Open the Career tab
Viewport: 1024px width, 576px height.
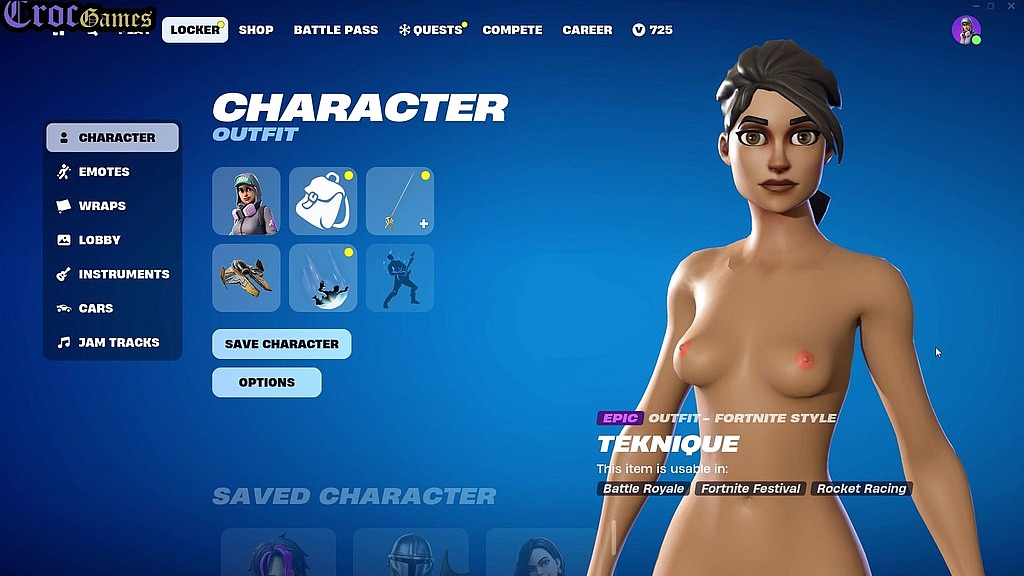pyautogui.click(x=587, y=30)
